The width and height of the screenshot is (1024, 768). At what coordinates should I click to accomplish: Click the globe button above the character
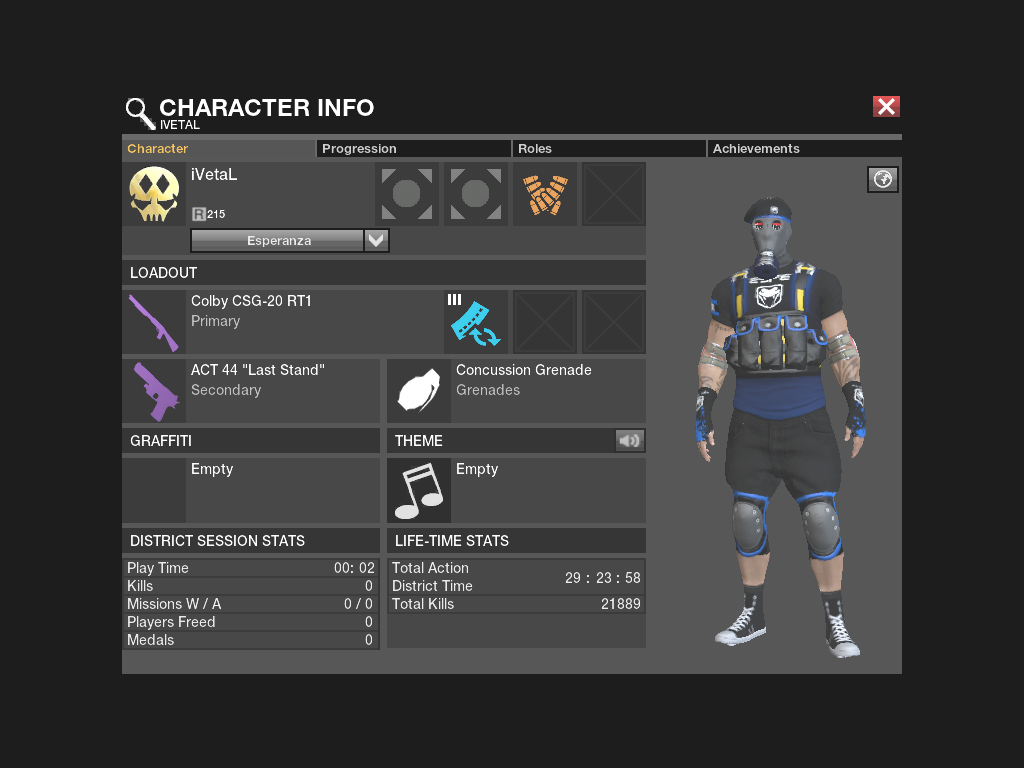point(883,179)
